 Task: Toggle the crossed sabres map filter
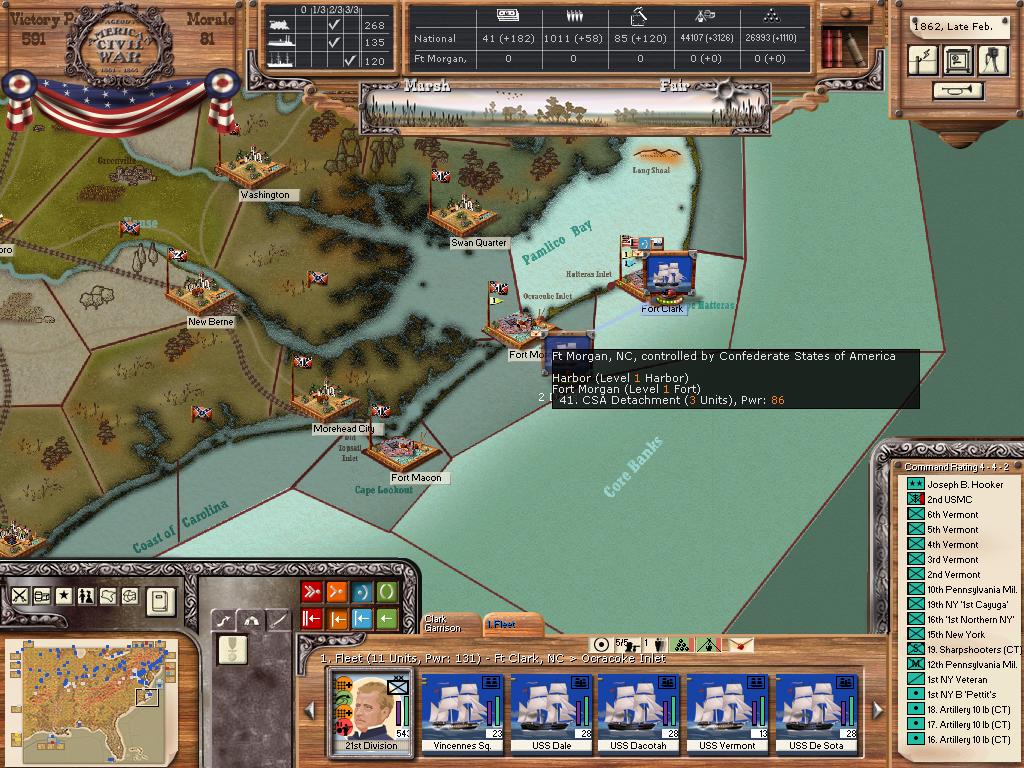19,596
